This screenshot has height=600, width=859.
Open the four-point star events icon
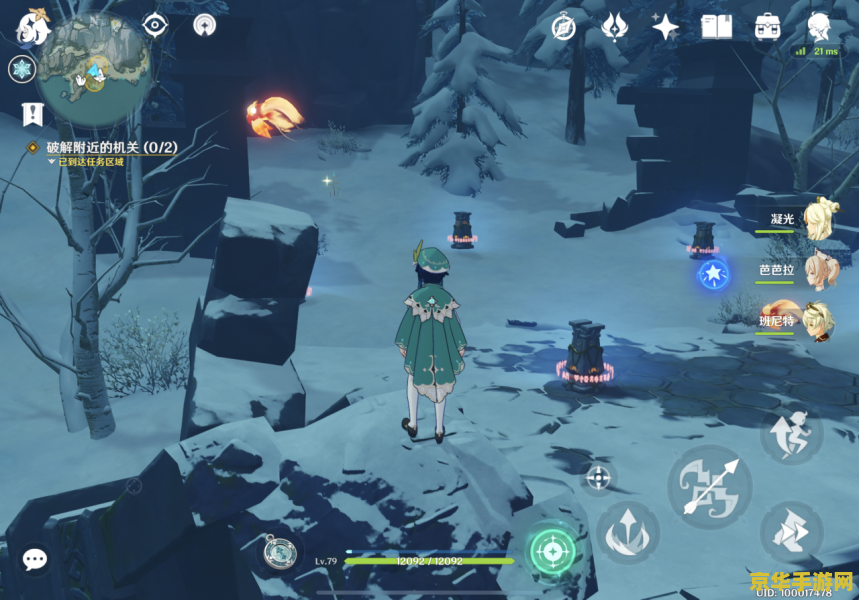coord(665,26)
